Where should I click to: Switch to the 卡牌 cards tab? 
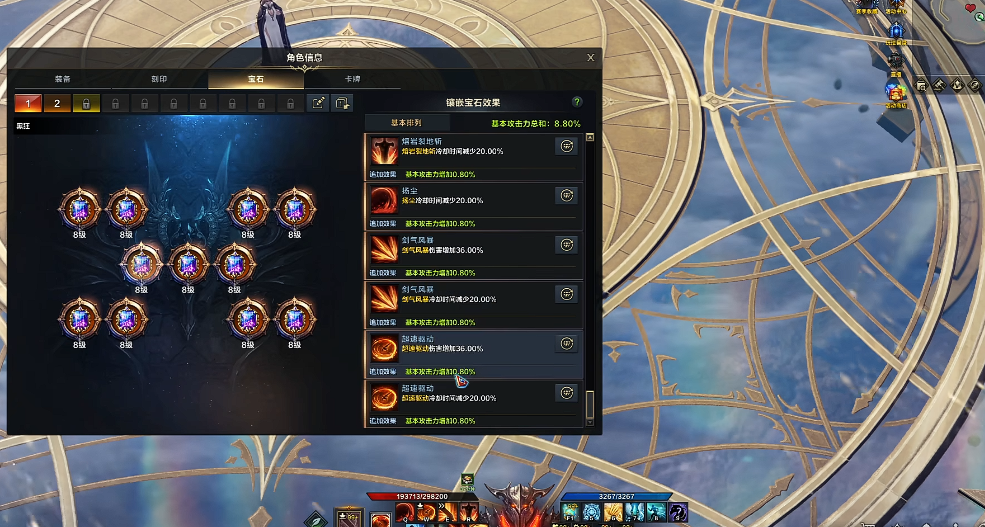pos(352,79)
